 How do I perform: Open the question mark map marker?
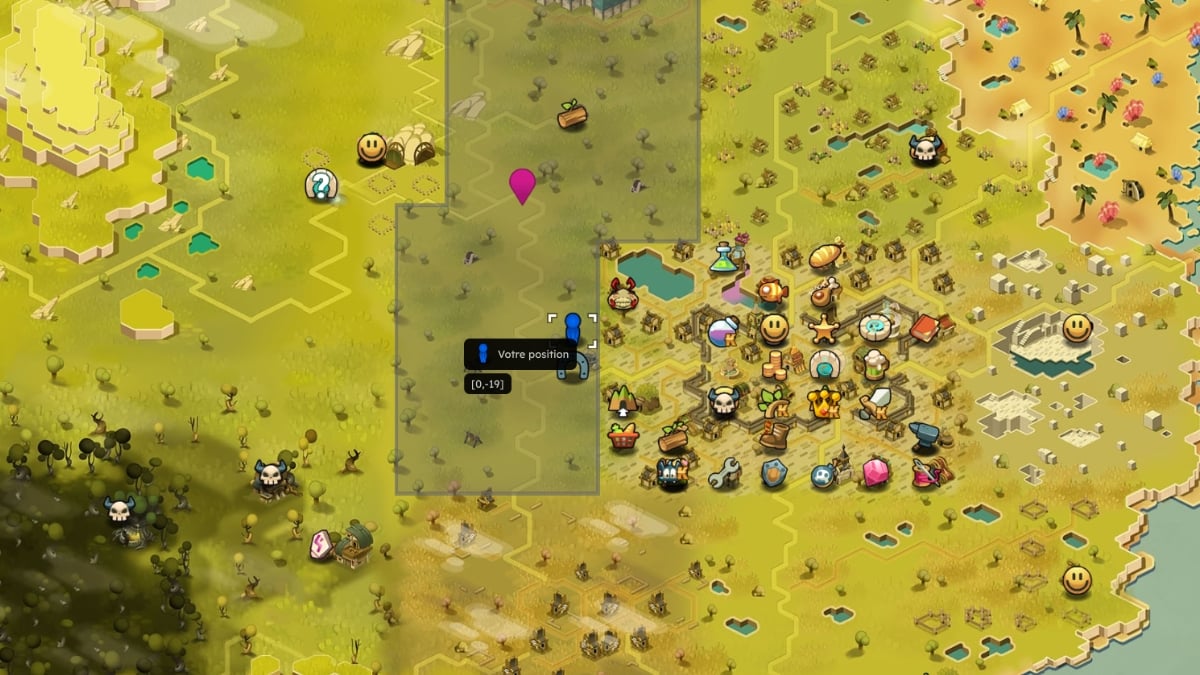[321, 184]
